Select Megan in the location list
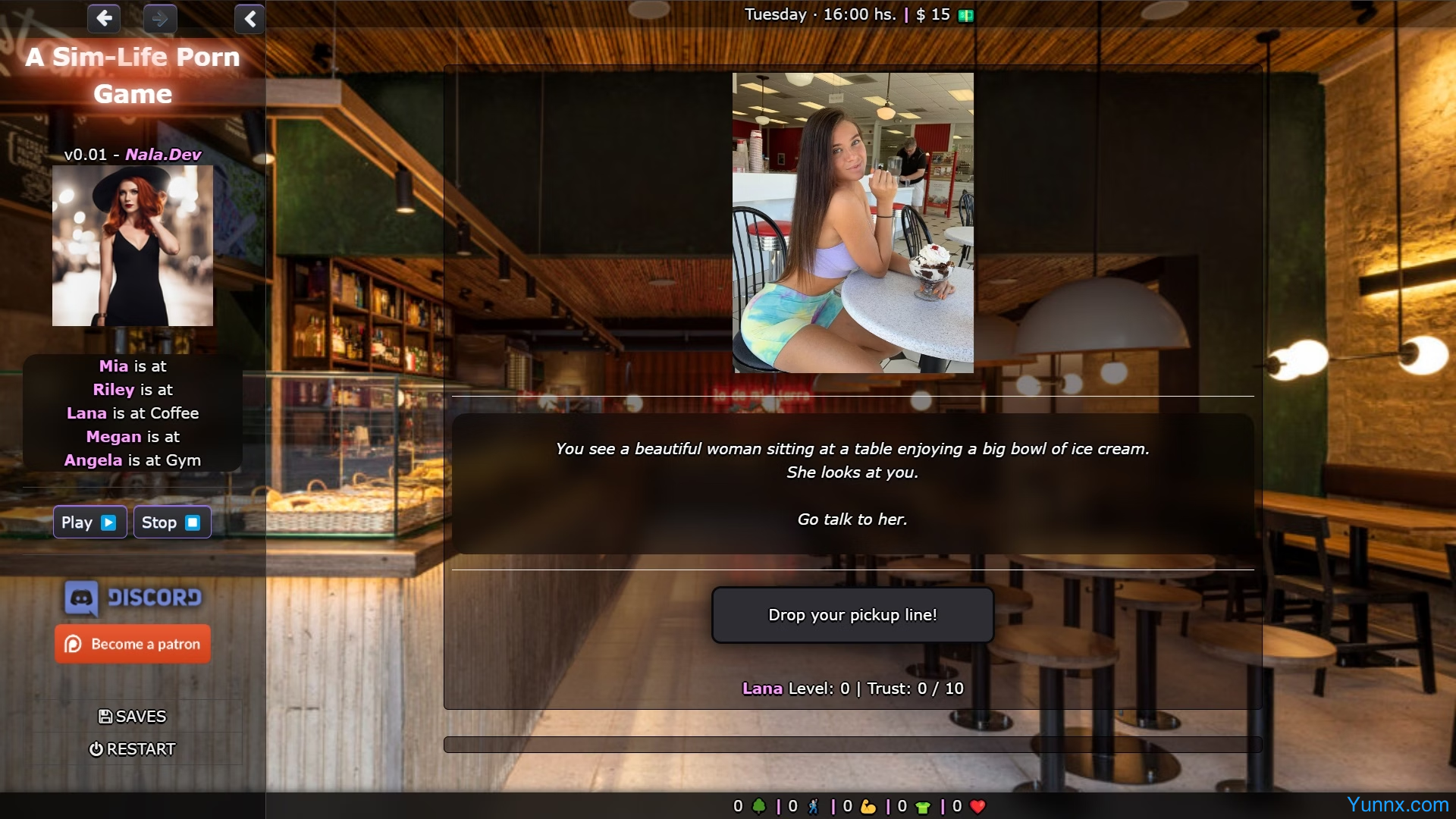This screenshot has width=1456, height=819. (x=114, y=437)
